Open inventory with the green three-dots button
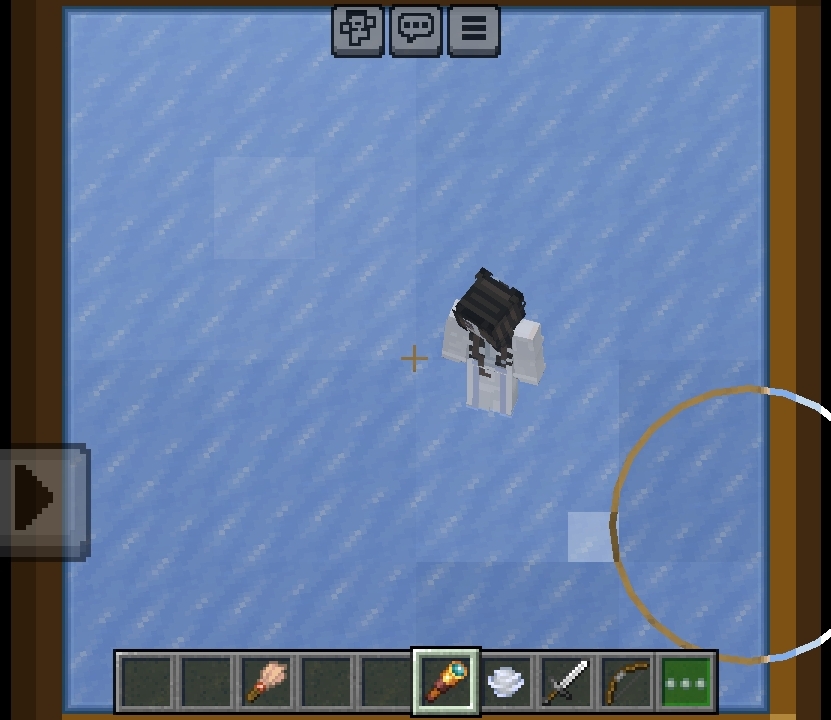The width and height of the screenshot is (831, 720). click(x=687, y=682)
